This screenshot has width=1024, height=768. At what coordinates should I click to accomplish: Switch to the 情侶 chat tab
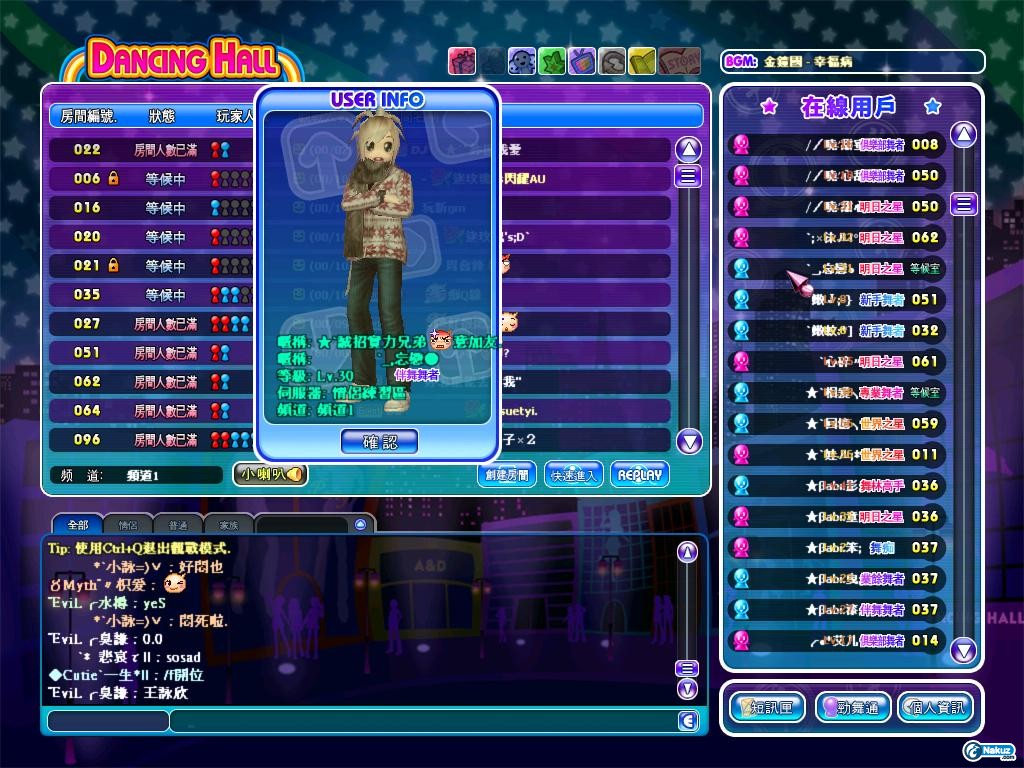(128, 524)
